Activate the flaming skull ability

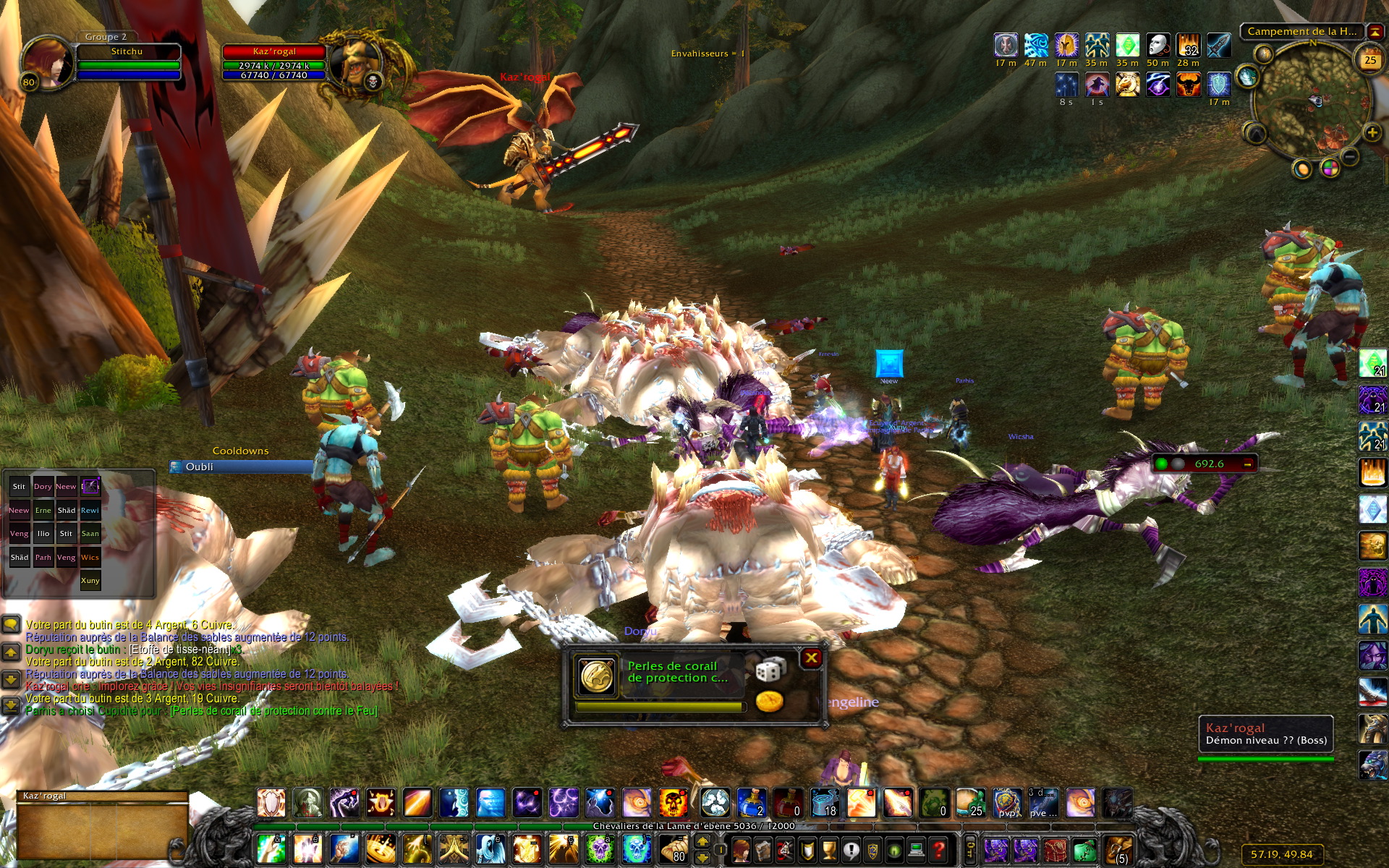(673, 803)
